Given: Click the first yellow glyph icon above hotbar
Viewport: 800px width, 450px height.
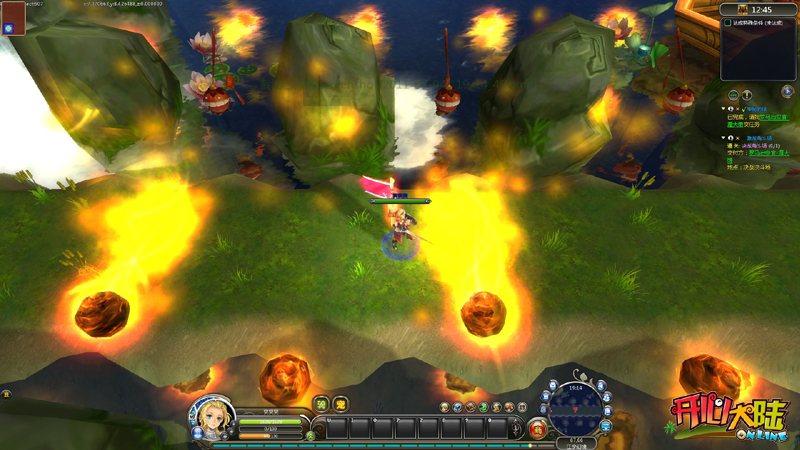Looking at the screenshot, I should [x=322, y=404].
